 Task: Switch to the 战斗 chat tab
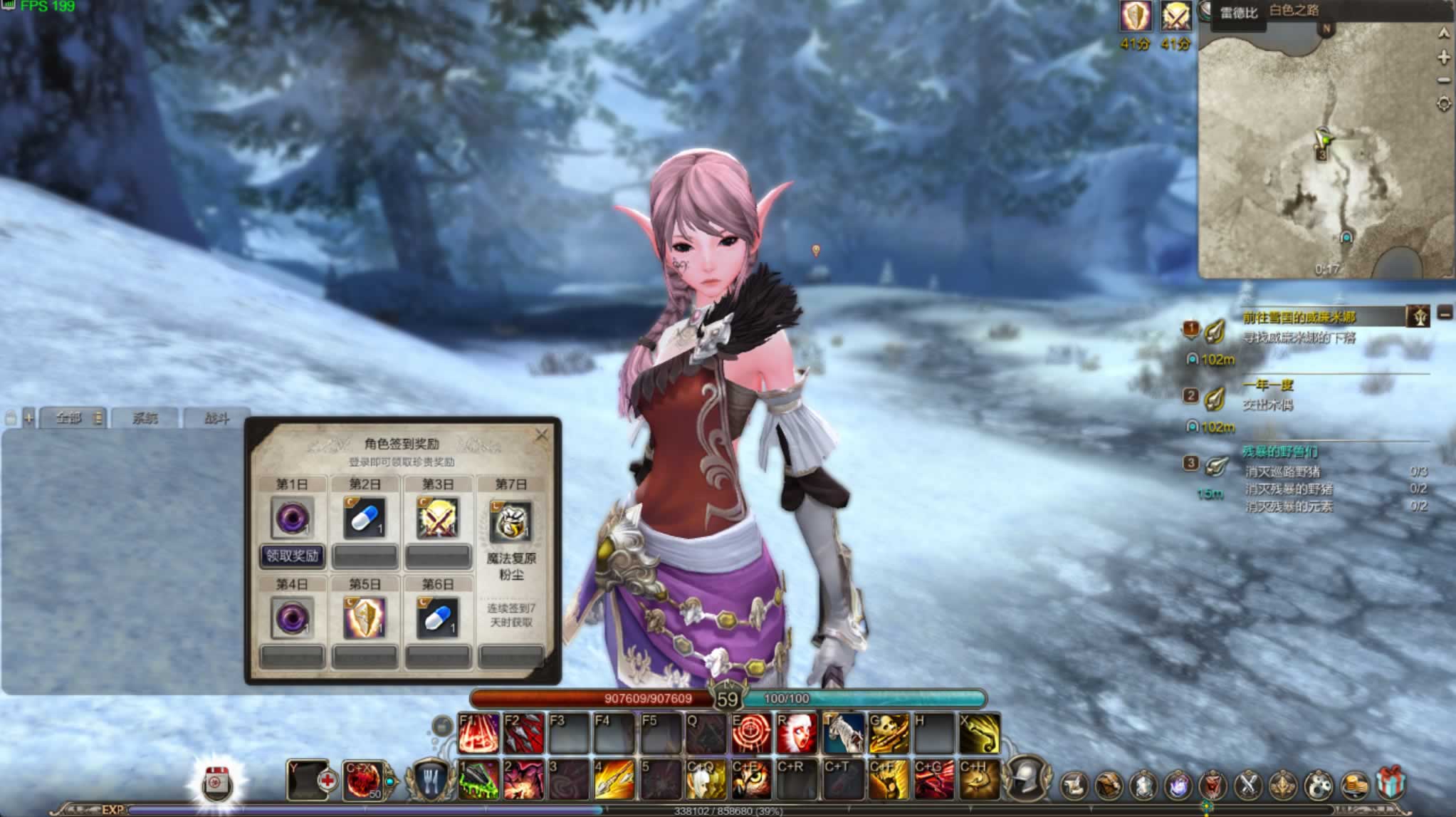tap(216, 418)
